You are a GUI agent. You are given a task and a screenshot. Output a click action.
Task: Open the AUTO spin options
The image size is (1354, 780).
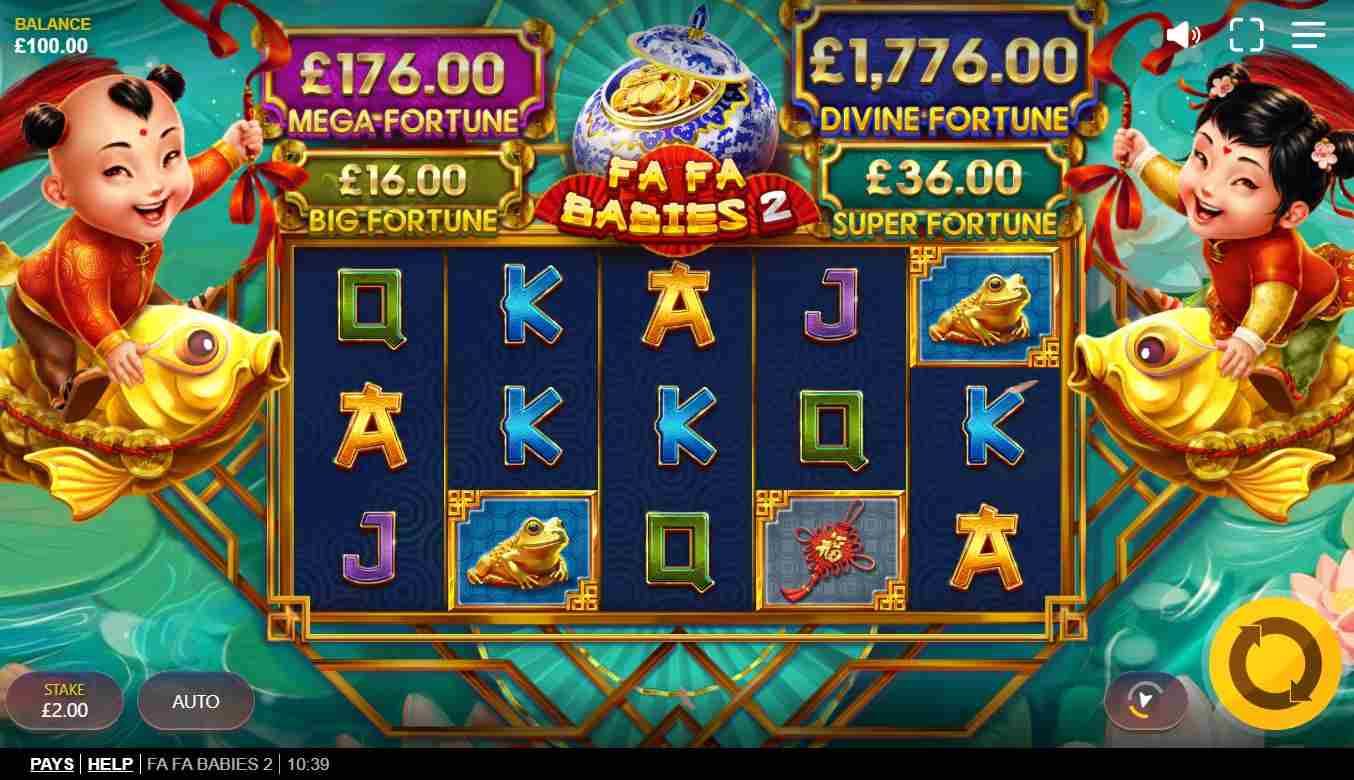point(196,701)
